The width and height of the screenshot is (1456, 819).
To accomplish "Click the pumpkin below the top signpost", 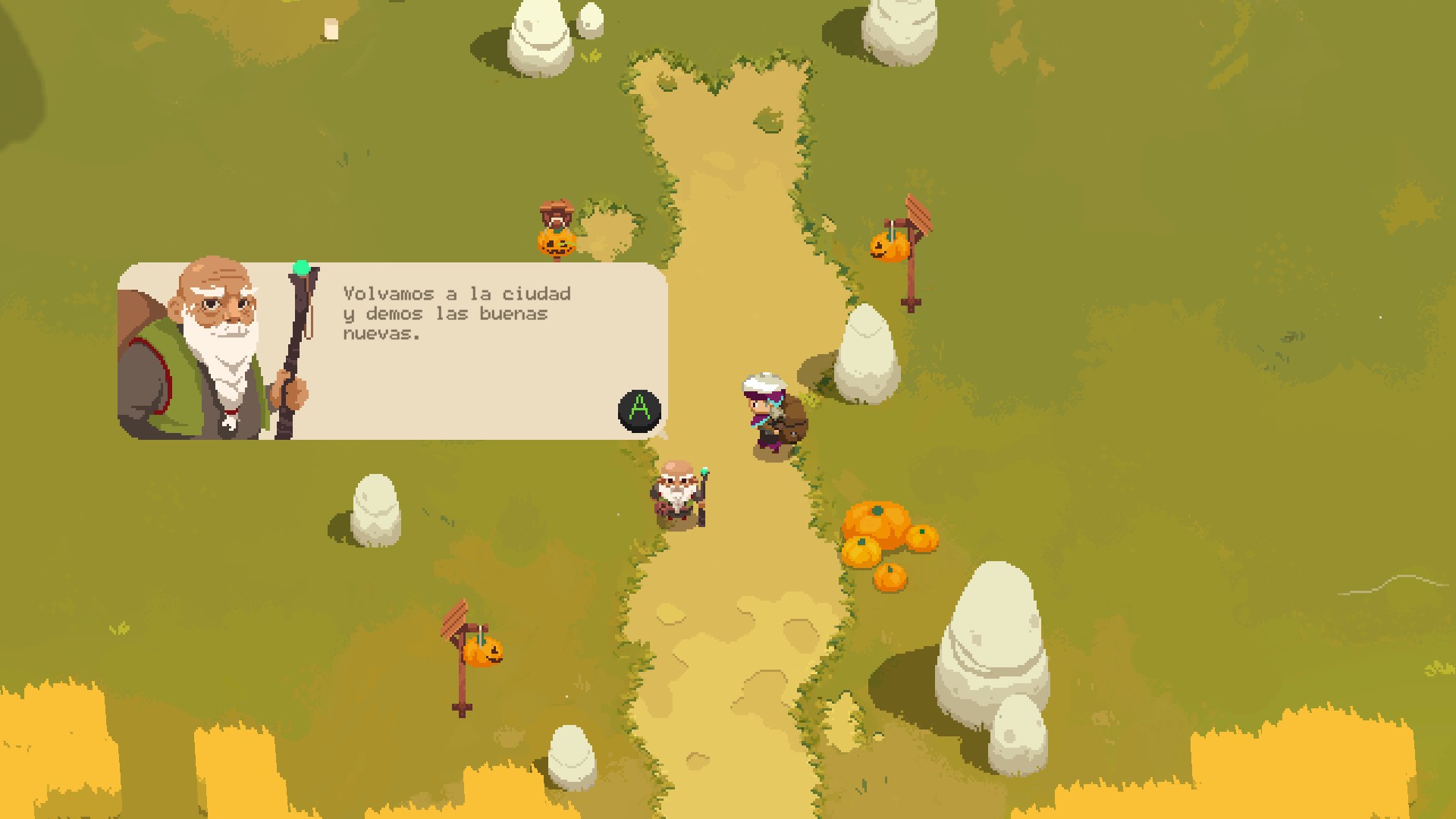I will click(x=556, y=243).
